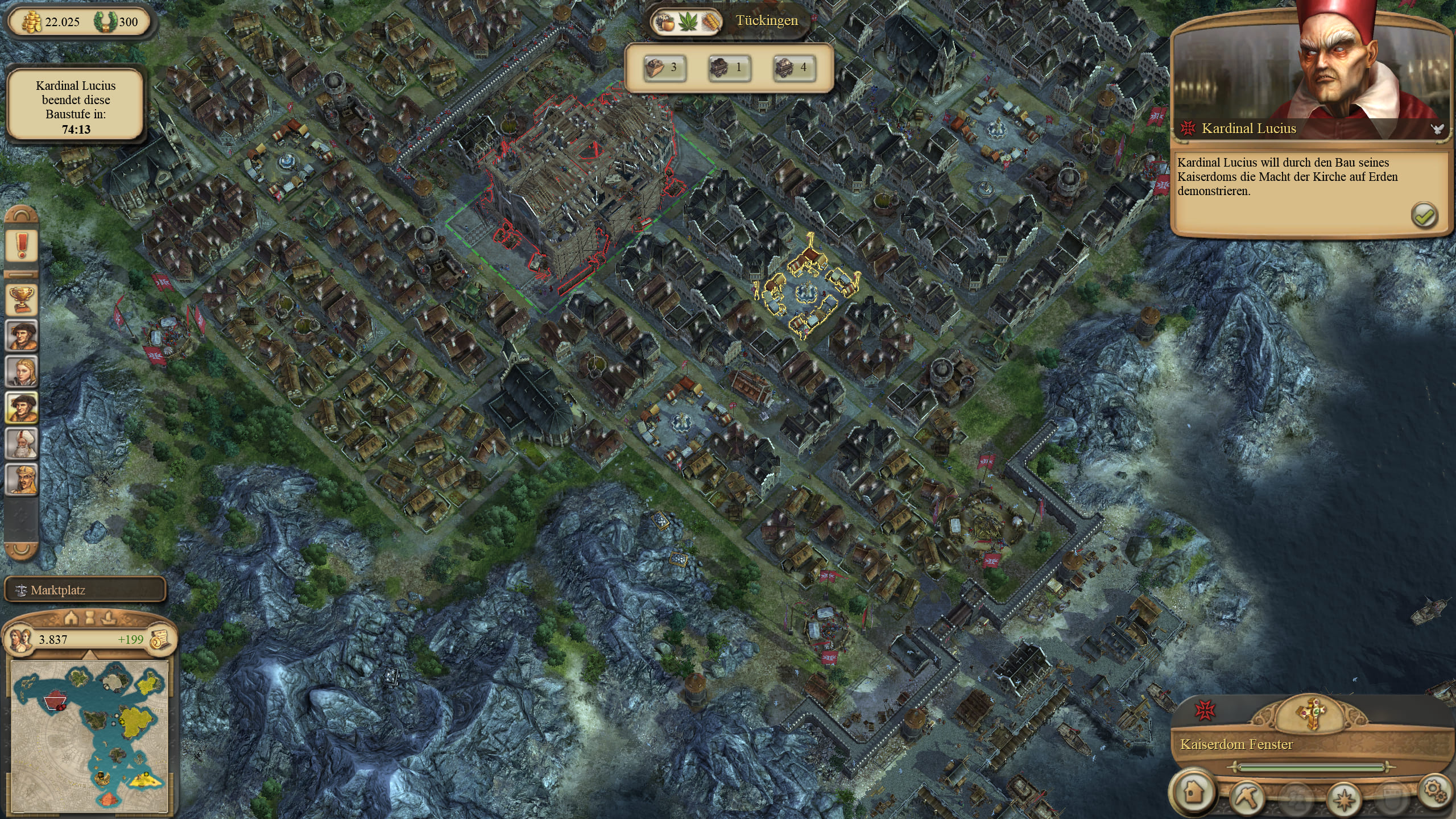This screenshot has width=1456, height=819.
Task: Open the compass star button
Action: 1345,798
